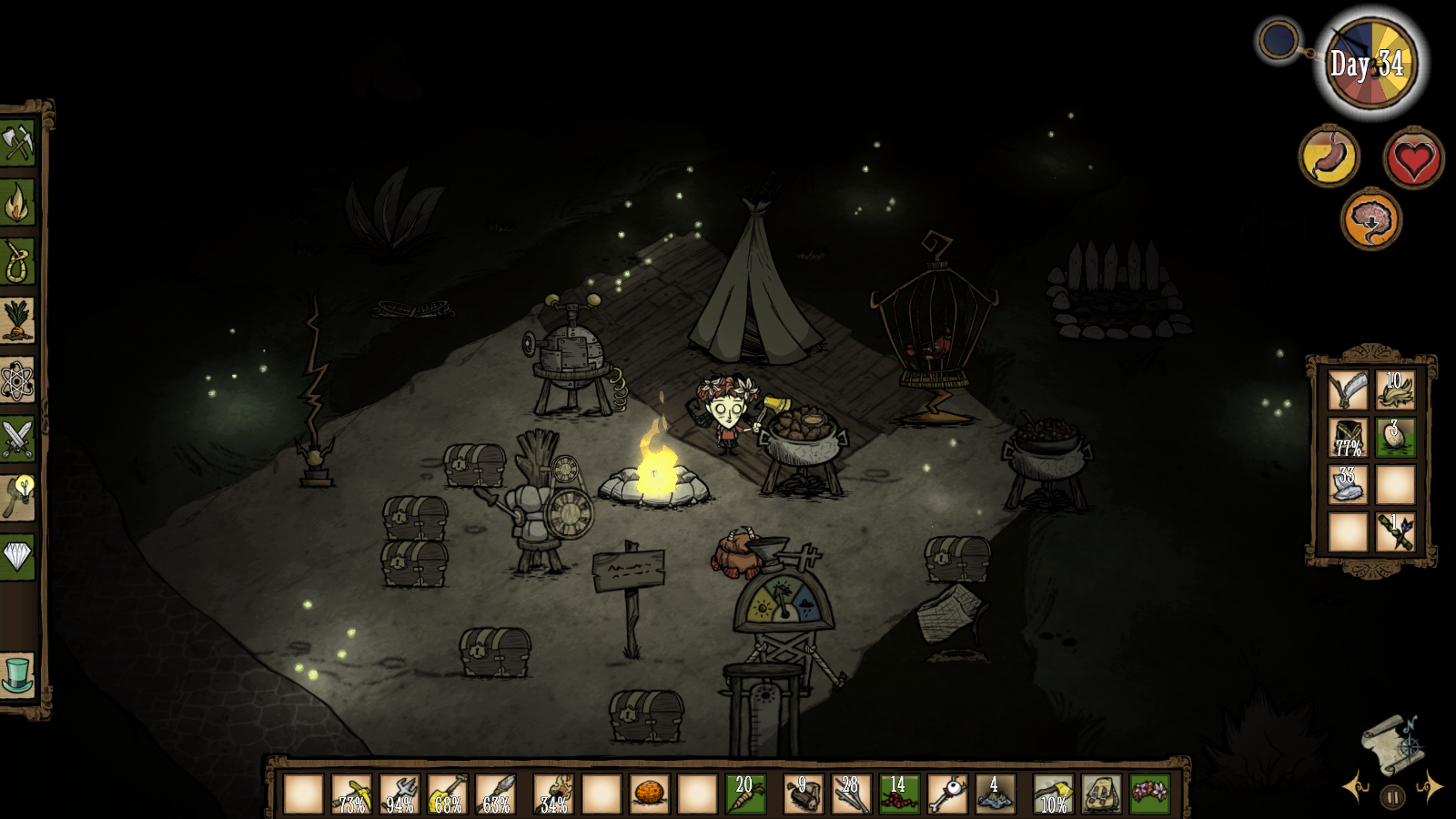The image size is (1456, 819).
Task: Select the golden pickaxe at 73%
Action: tap(351, 794)
